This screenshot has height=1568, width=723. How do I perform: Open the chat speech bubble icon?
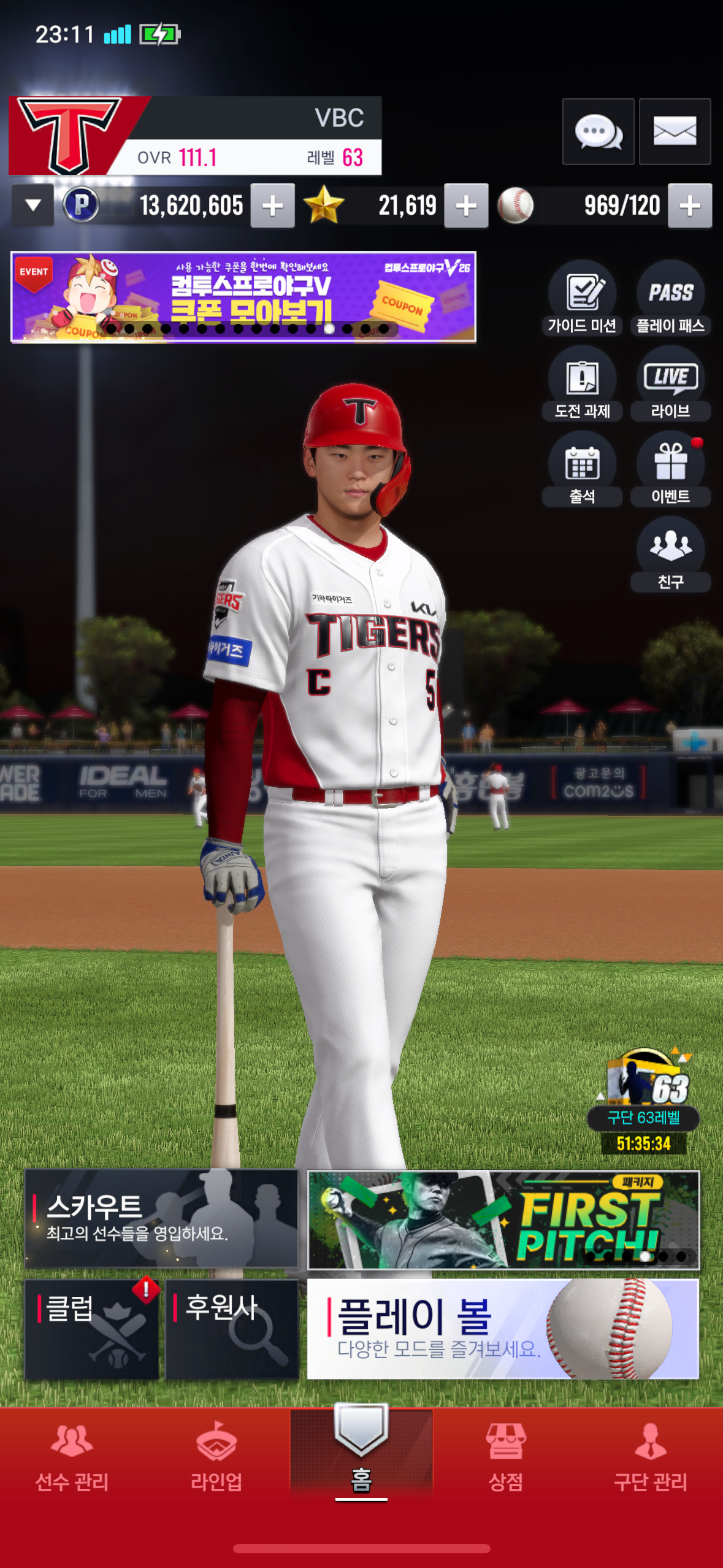pos(598,131)
